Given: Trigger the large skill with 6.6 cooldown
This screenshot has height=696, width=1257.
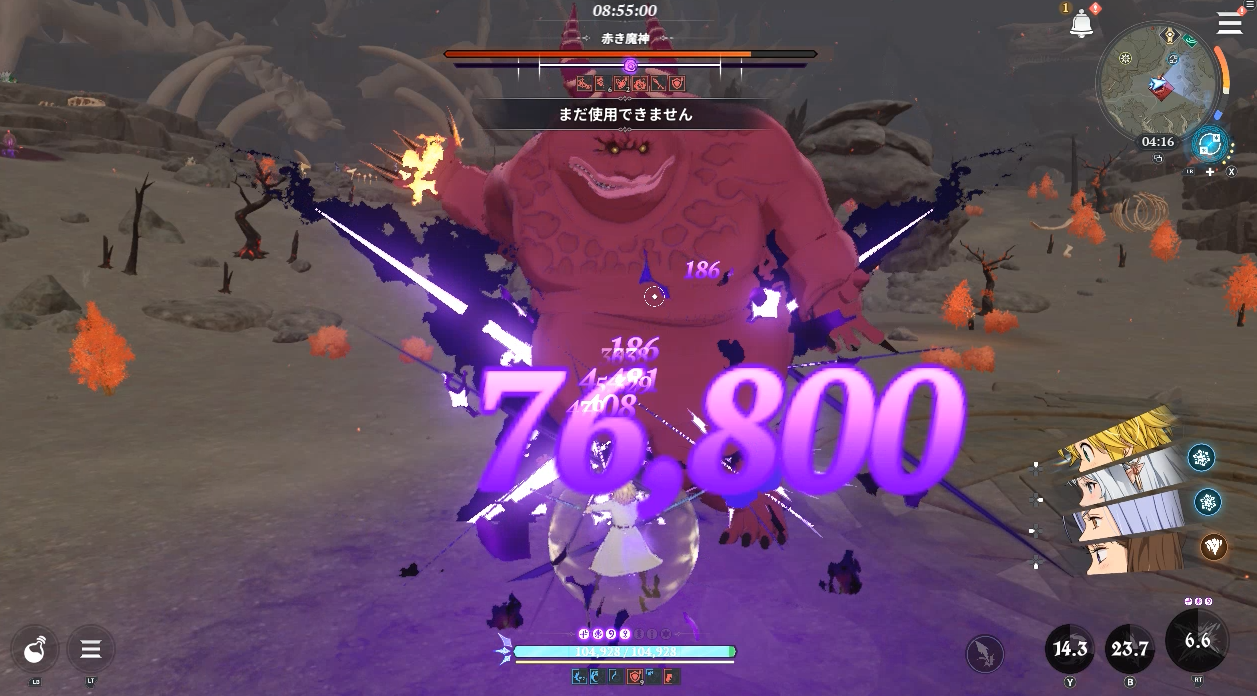Looking at the screenshot, I should point(1197,641).
